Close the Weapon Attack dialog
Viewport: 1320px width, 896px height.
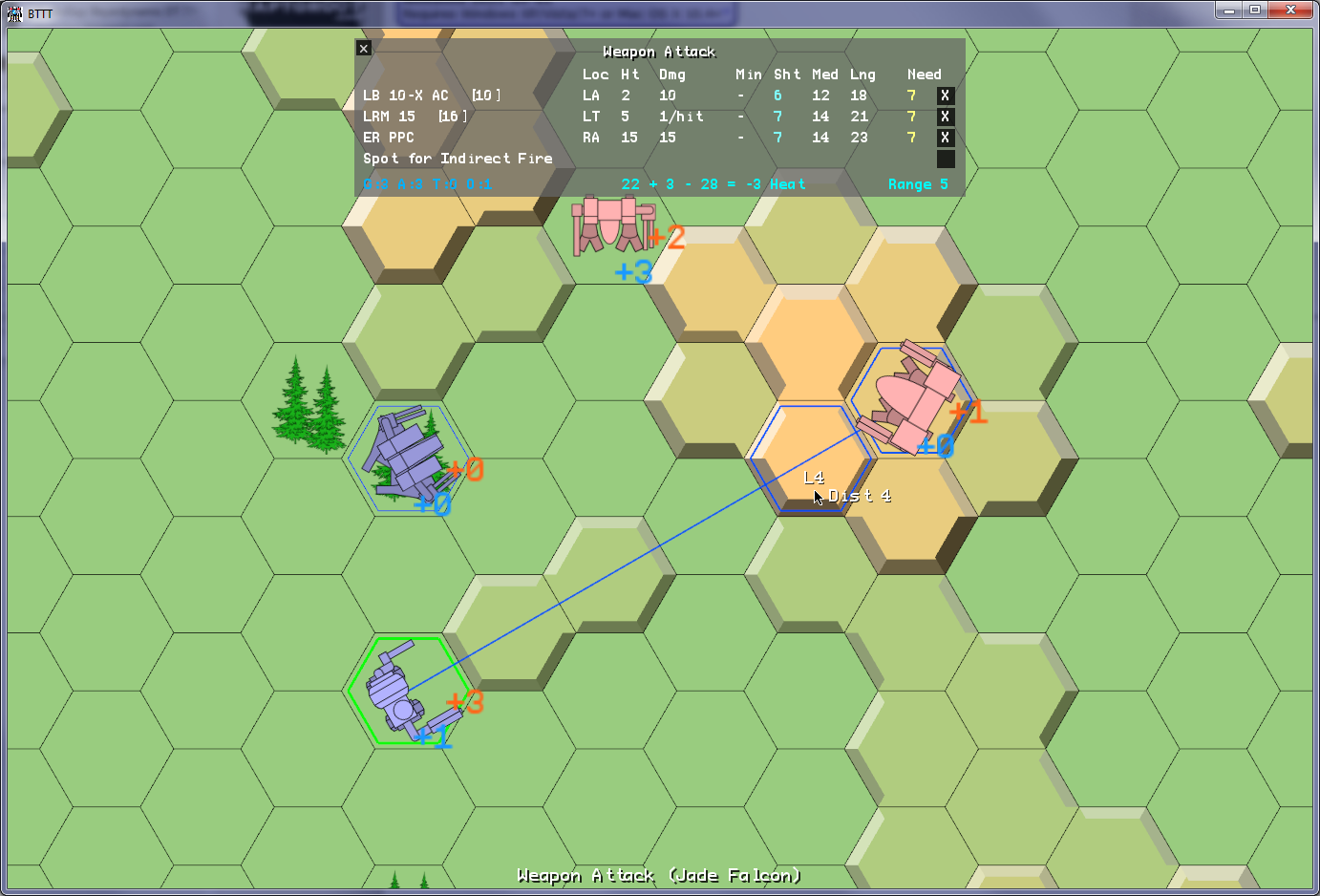click(363, 47)
